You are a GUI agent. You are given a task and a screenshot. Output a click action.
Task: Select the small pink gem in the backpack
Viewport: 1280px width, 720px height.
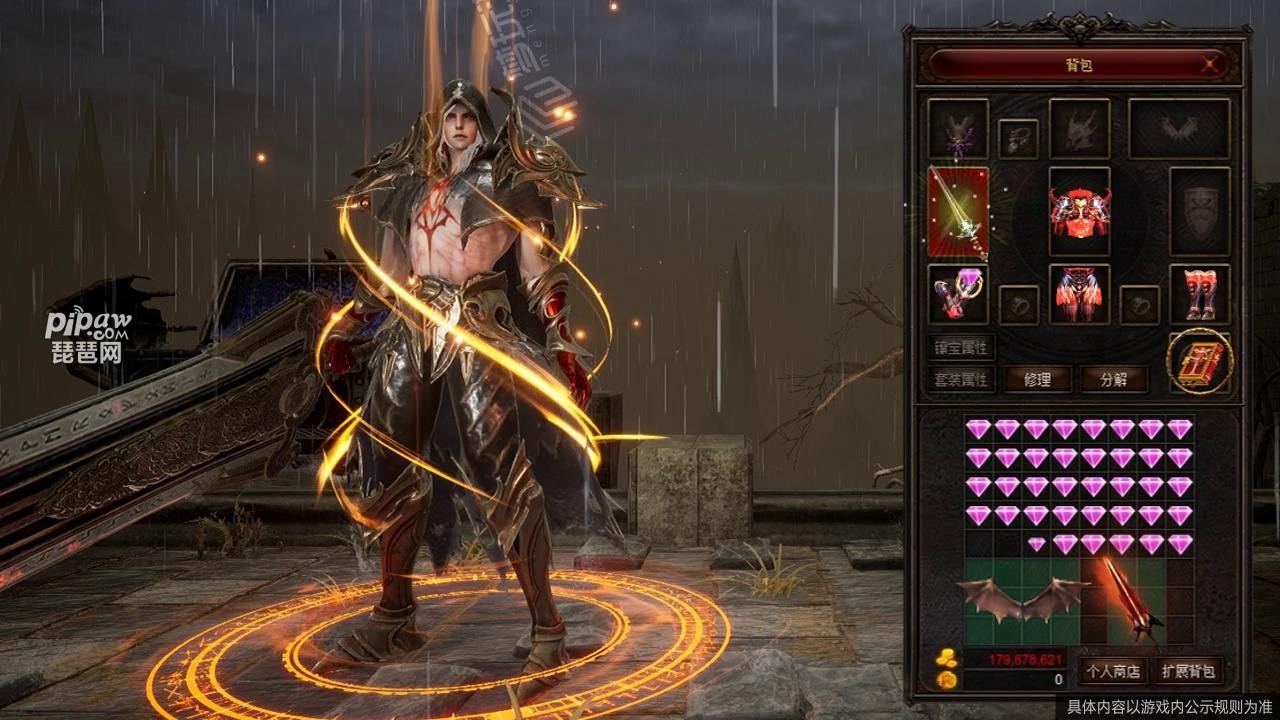pos(1037,543)
